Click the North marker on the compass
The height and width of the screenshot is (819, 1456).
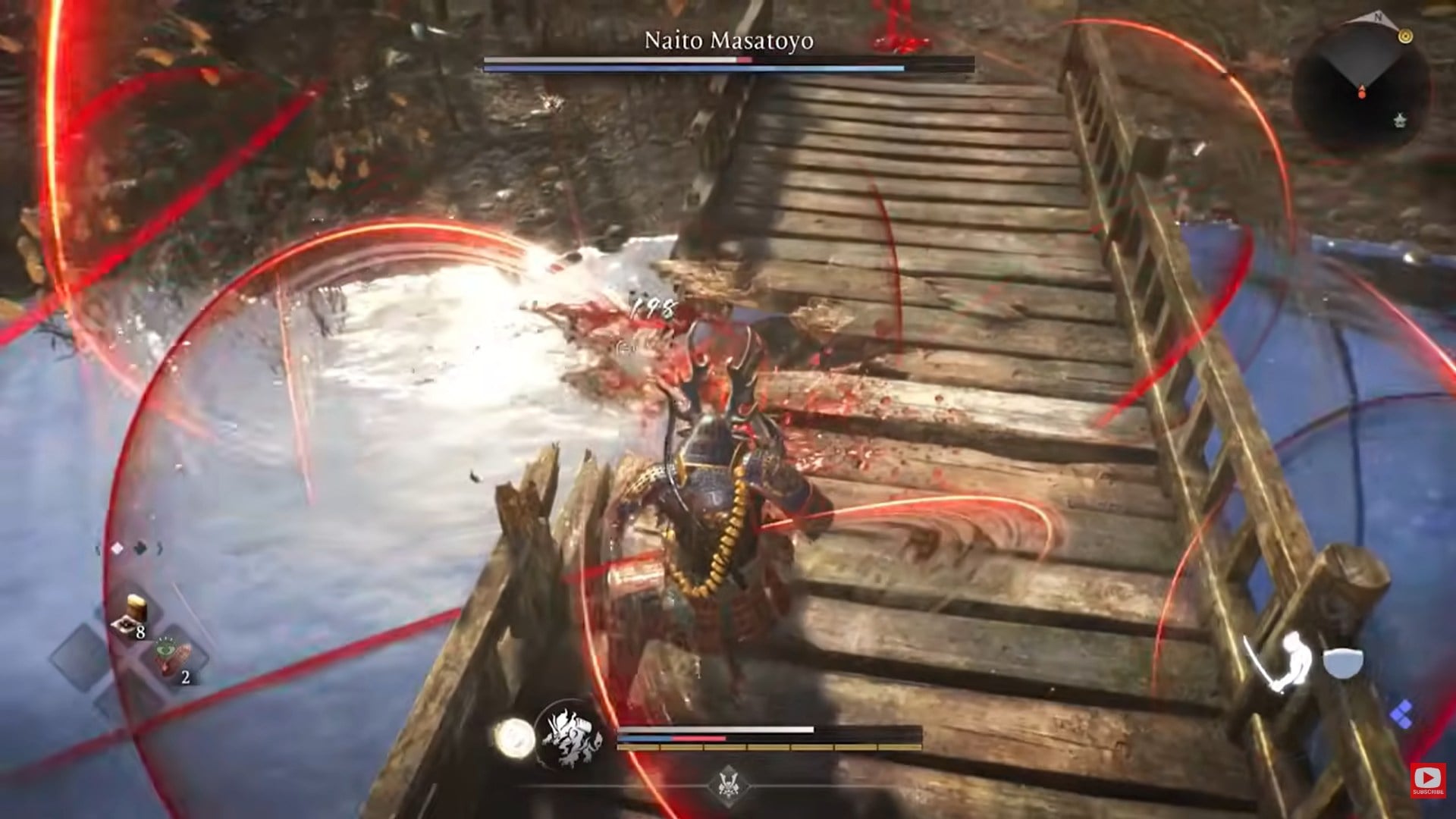(x=1378, y=17)
